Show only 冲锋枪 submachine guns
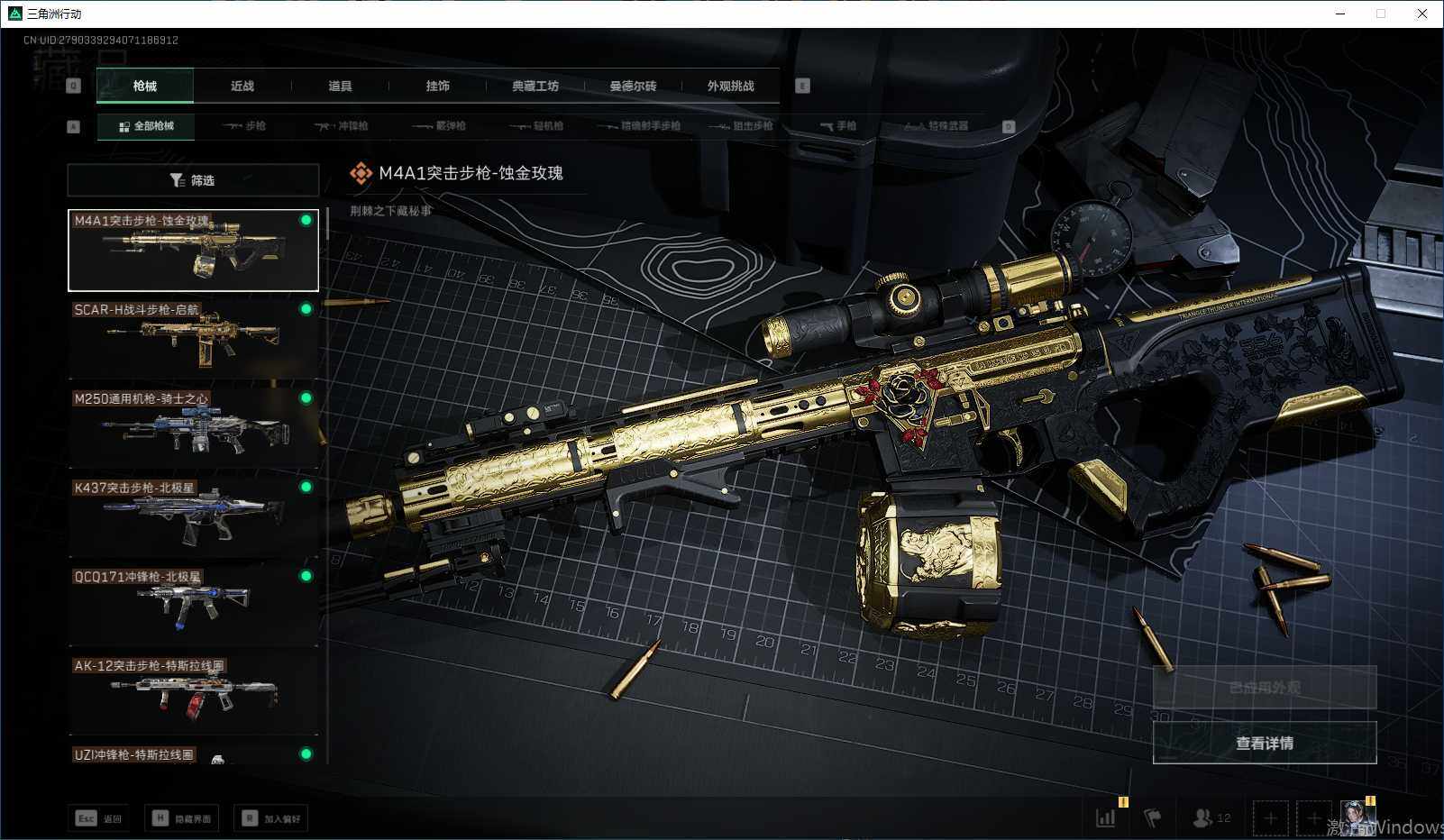Viewport: 1444px width, 840px height. [342, 126]
